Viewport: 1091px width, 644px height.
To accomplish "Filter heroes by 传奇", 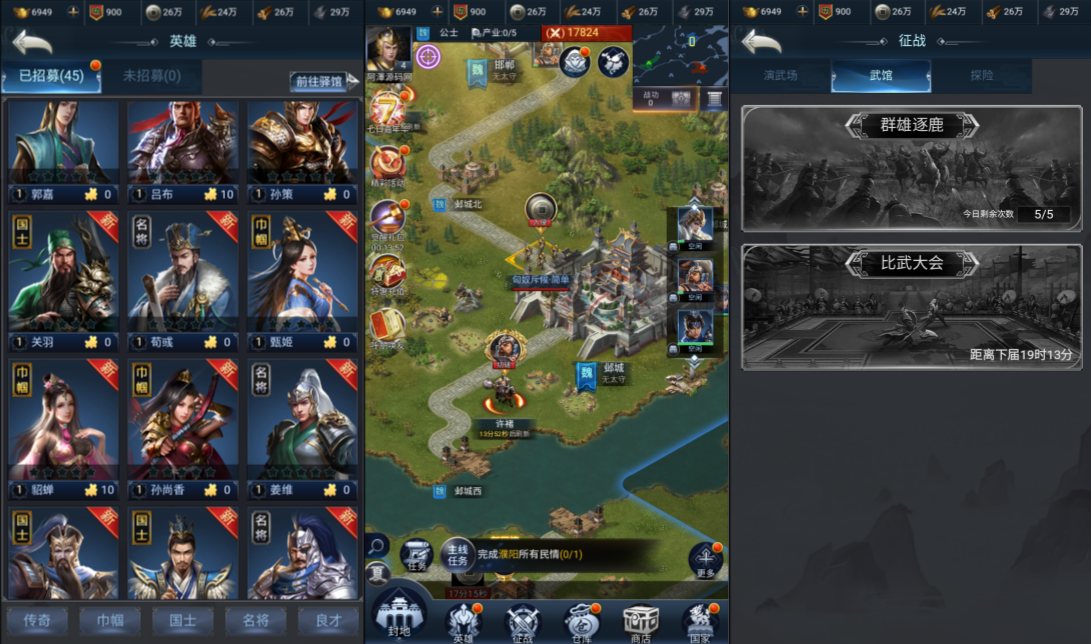I will 37,620.
